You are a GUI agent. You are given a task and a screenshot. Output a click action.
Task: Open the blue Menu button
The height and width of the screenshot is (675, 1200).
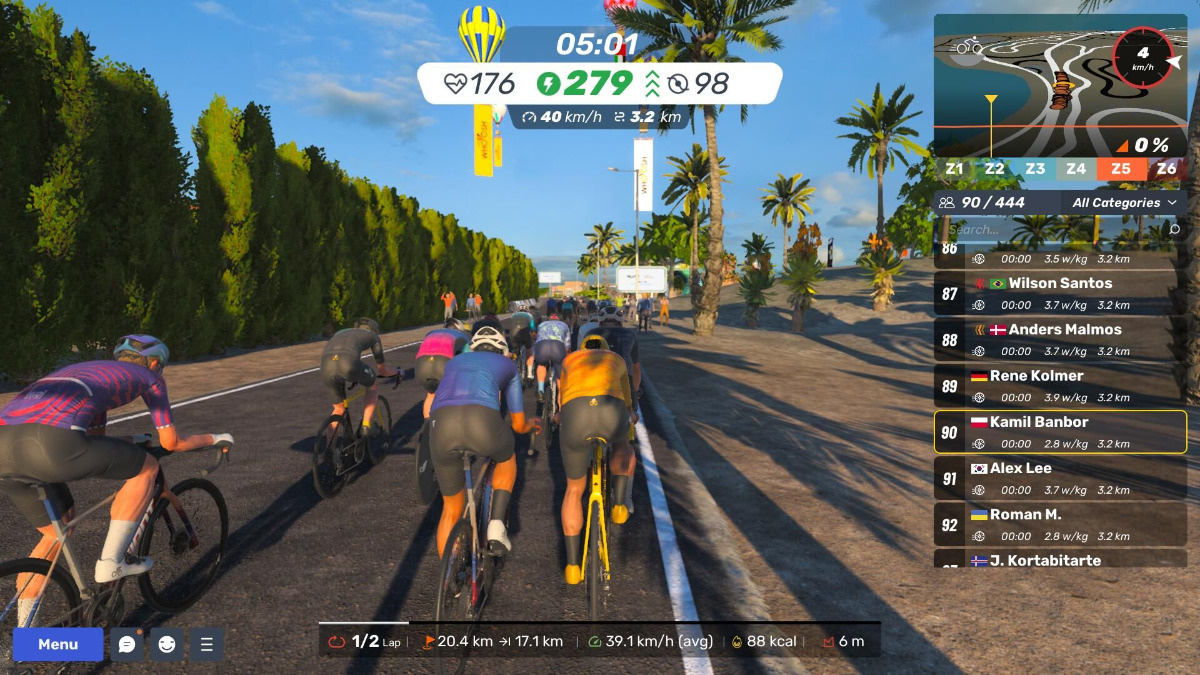(x=58, y=644)
